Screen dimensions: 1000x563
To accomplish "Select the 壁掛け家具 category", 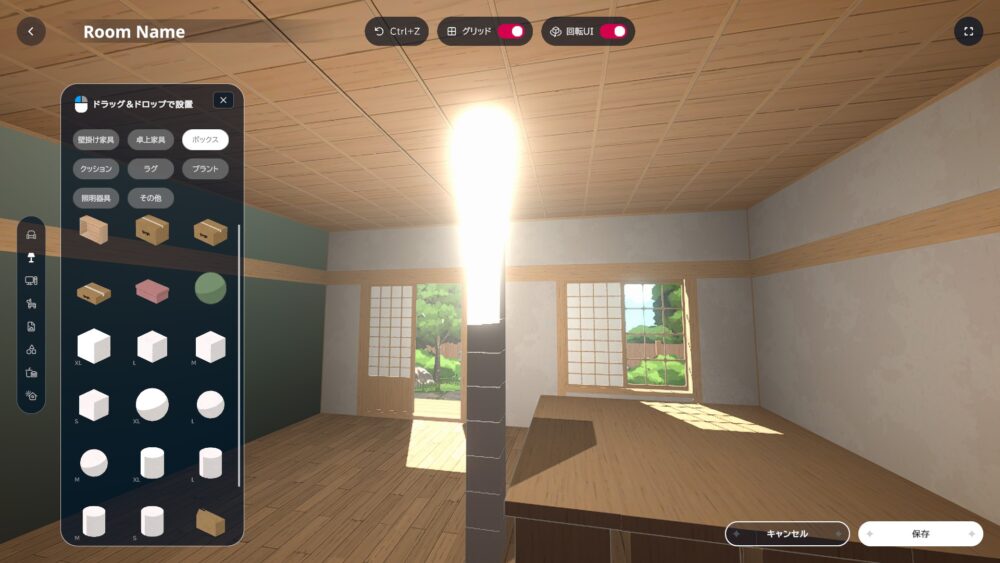I will (x=96, y=140).
